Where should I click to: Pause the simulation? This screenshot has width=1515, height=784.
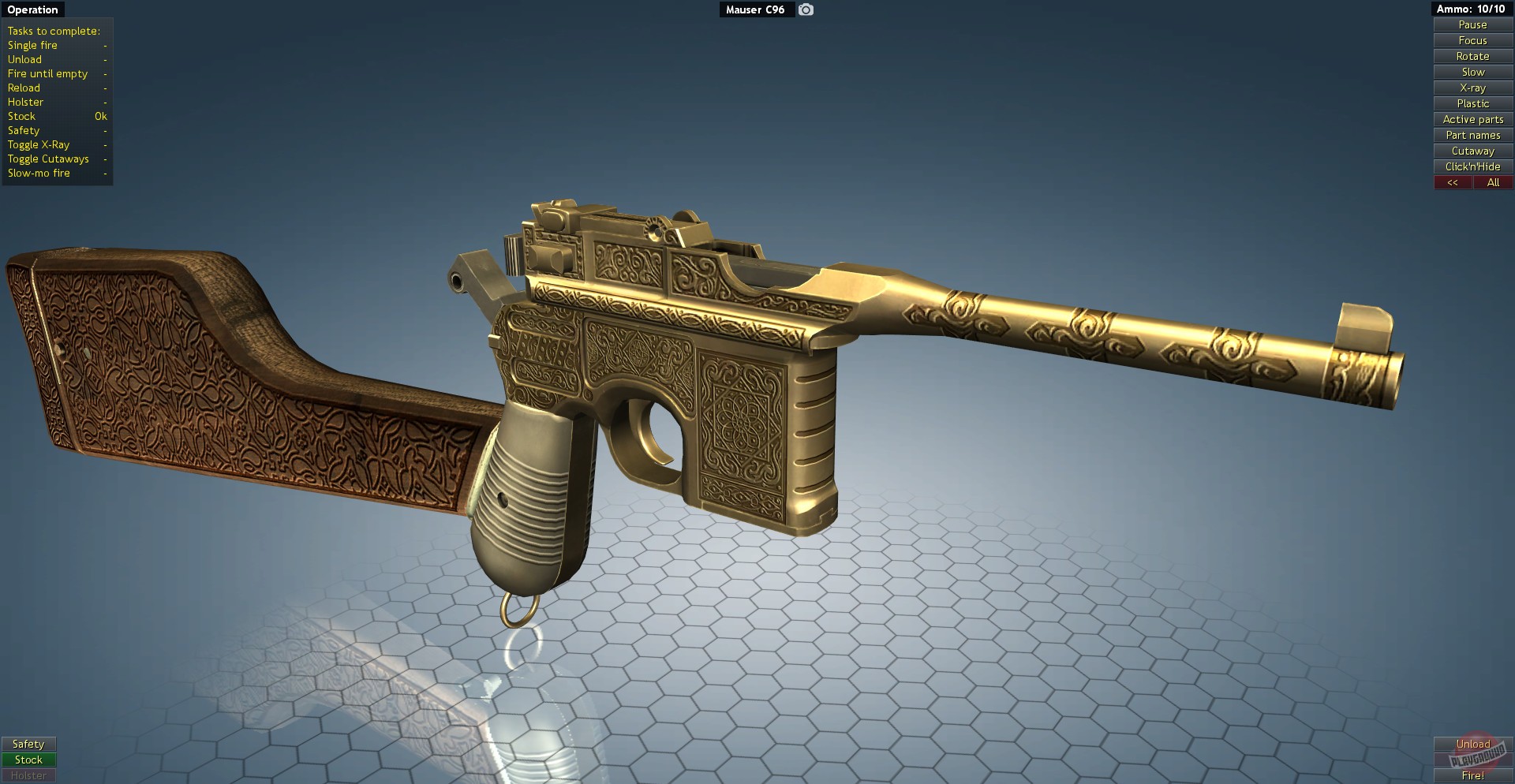click(x=1472, y=24)
